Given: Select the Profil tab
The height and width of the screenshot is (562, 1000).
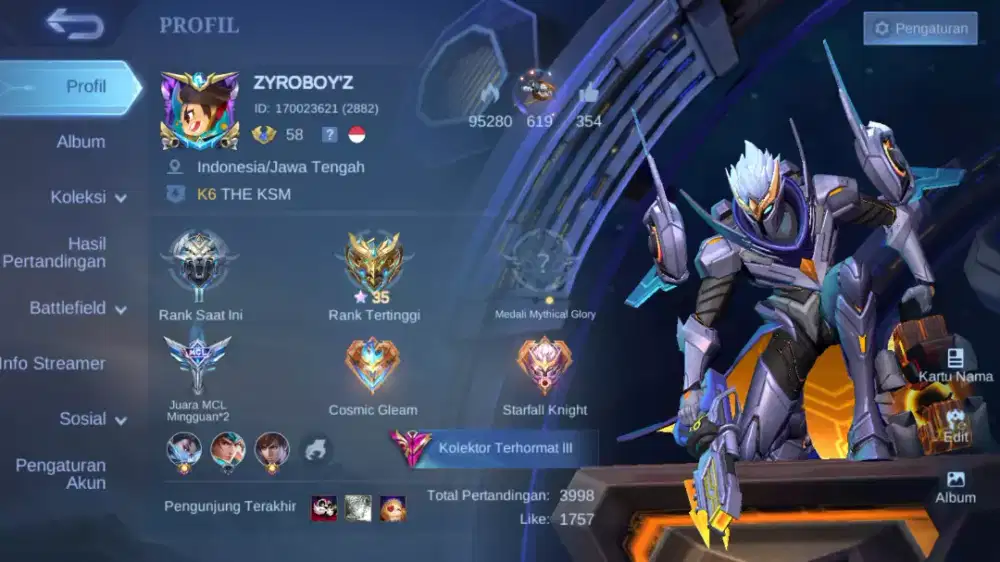Looking at the screenshot, I should tap(72, 87).
